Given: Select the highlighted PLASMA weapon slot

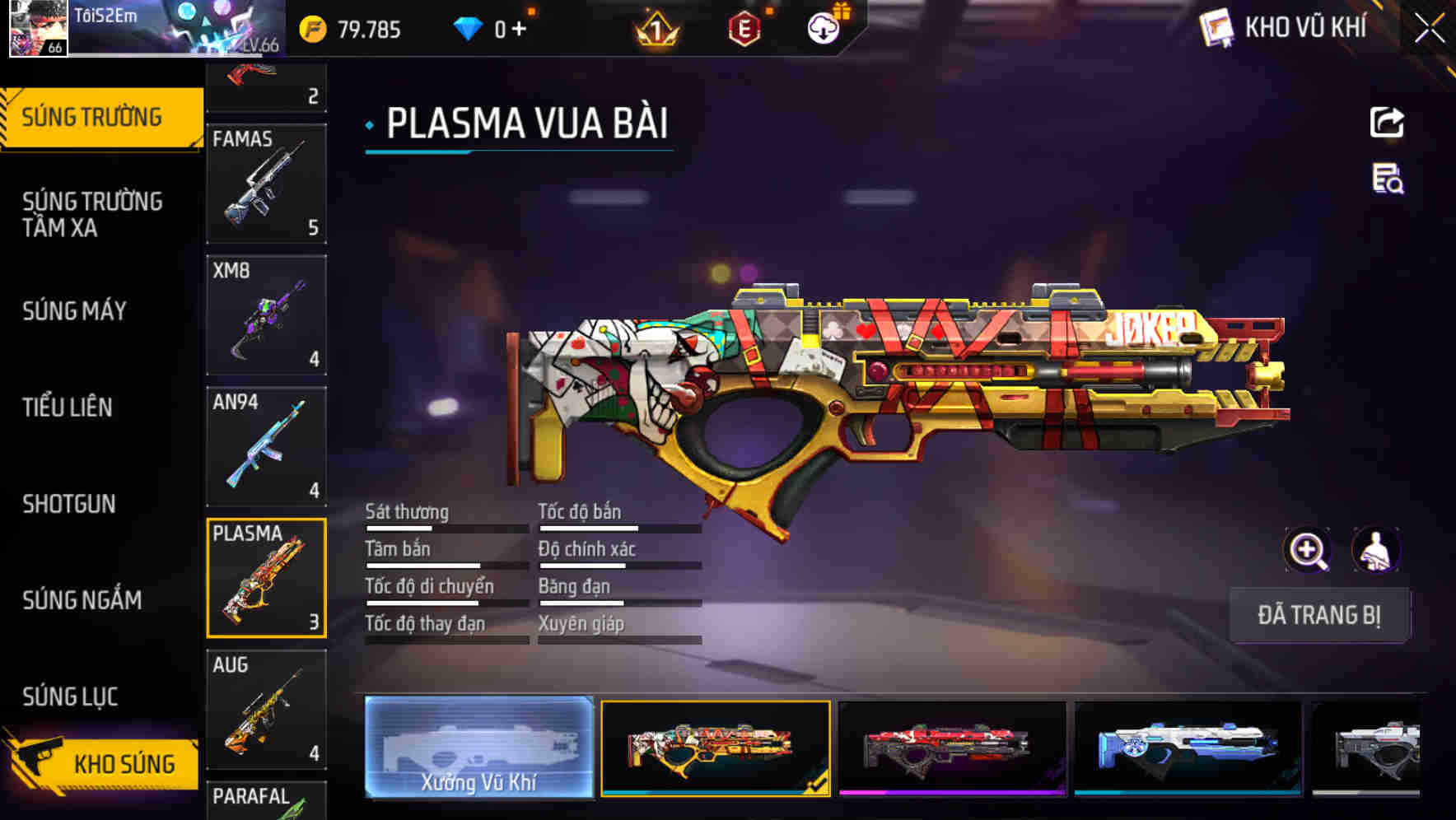Looking at the screenshot, I should pyautogui.click(x=267, y=576).
